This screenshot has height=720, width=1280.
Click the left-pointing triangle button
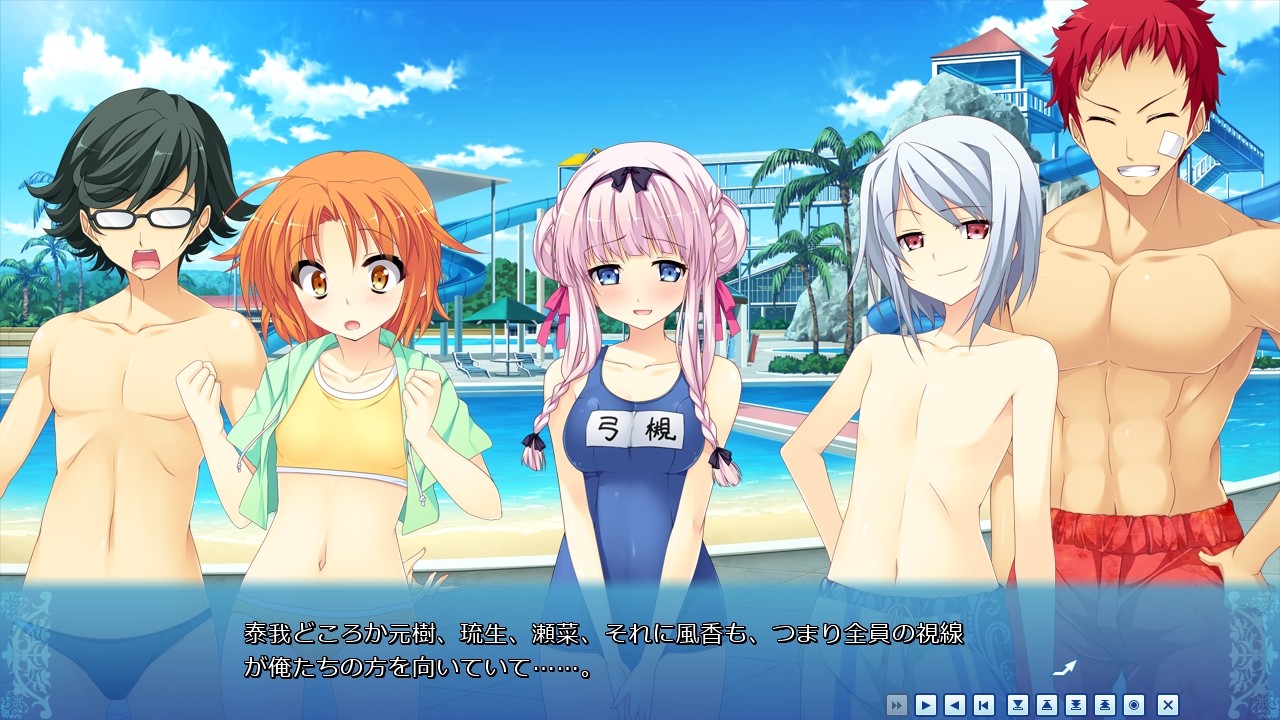point(955,704)
